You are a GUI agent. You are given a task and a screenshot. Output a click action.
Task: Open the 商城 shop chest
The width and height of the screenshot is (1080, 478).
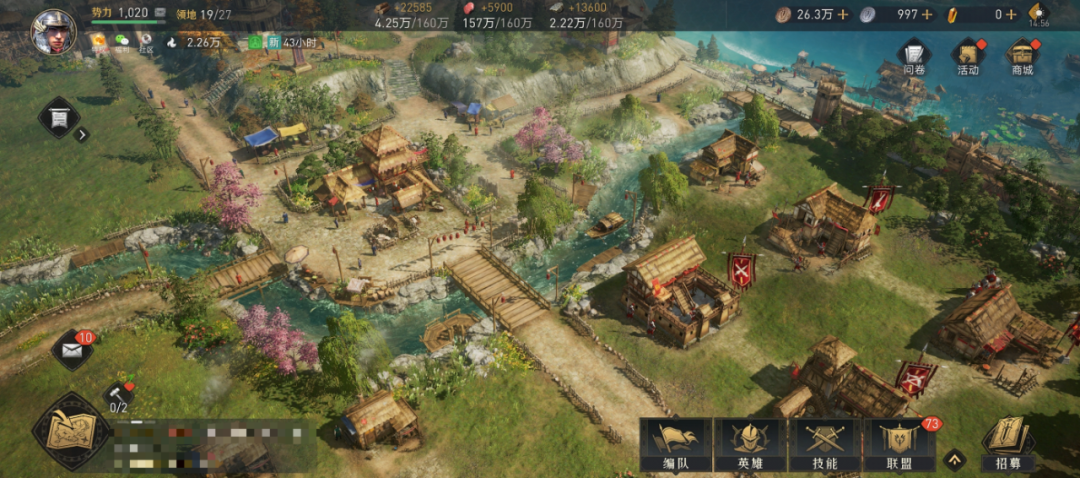[1021, 57]
